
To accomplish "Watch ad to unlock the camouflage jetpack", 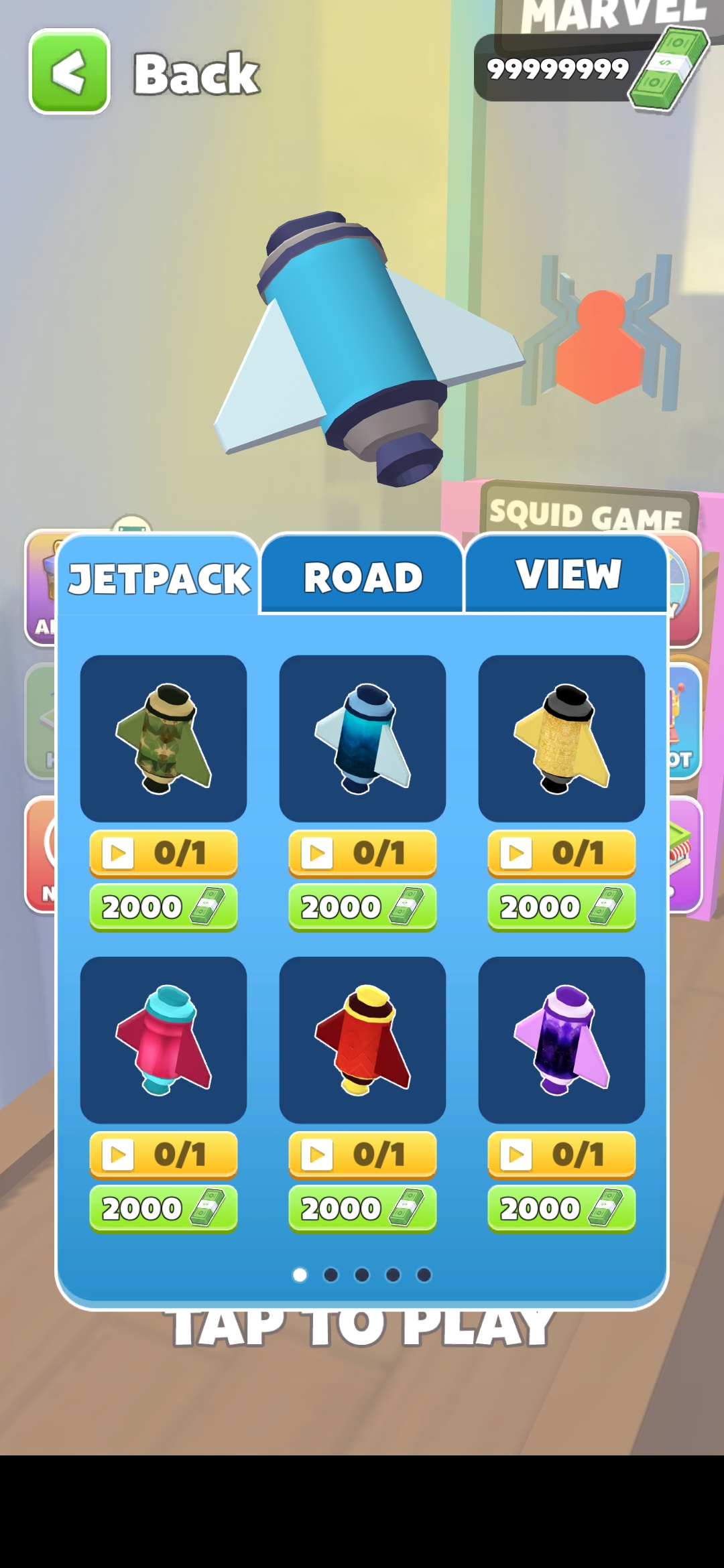I will point(164,853).
